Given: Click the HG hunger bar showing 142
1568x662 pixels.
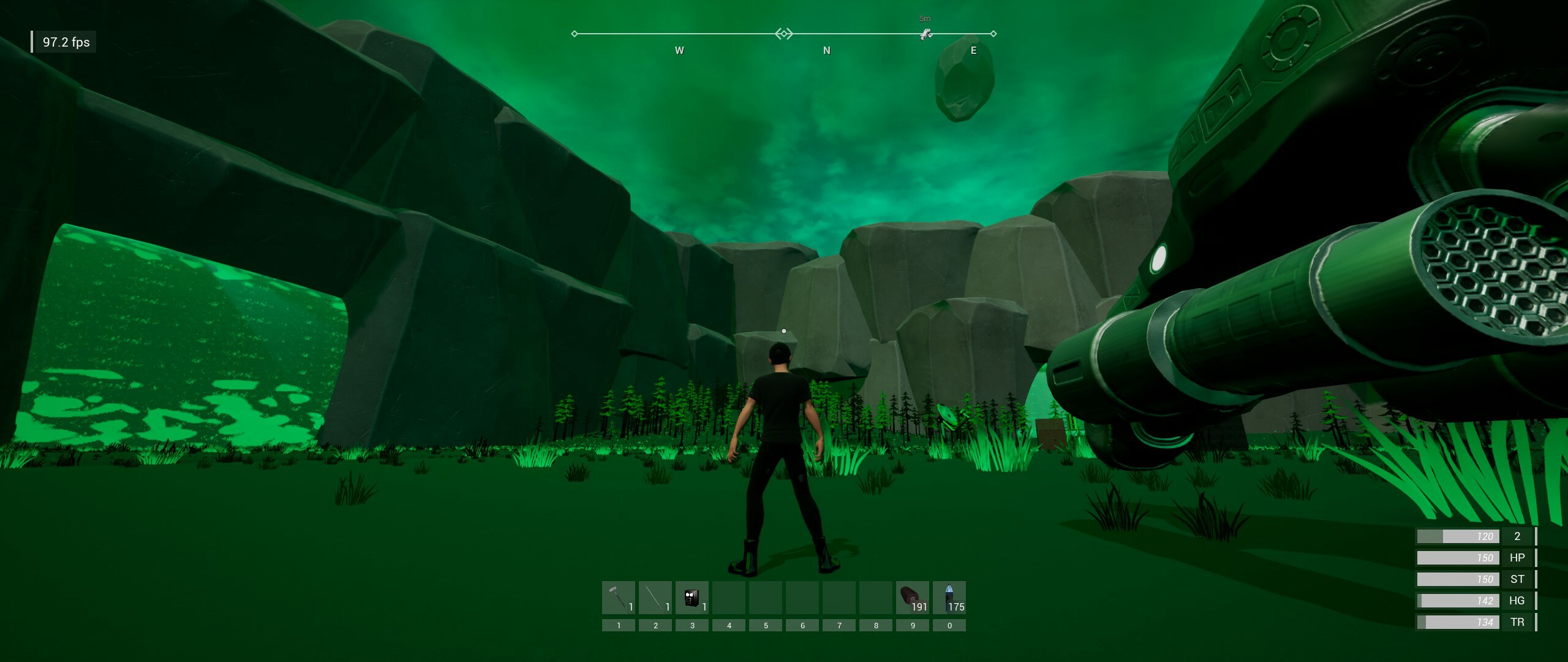Looking at the screenshot, I should pos(1458,600).
